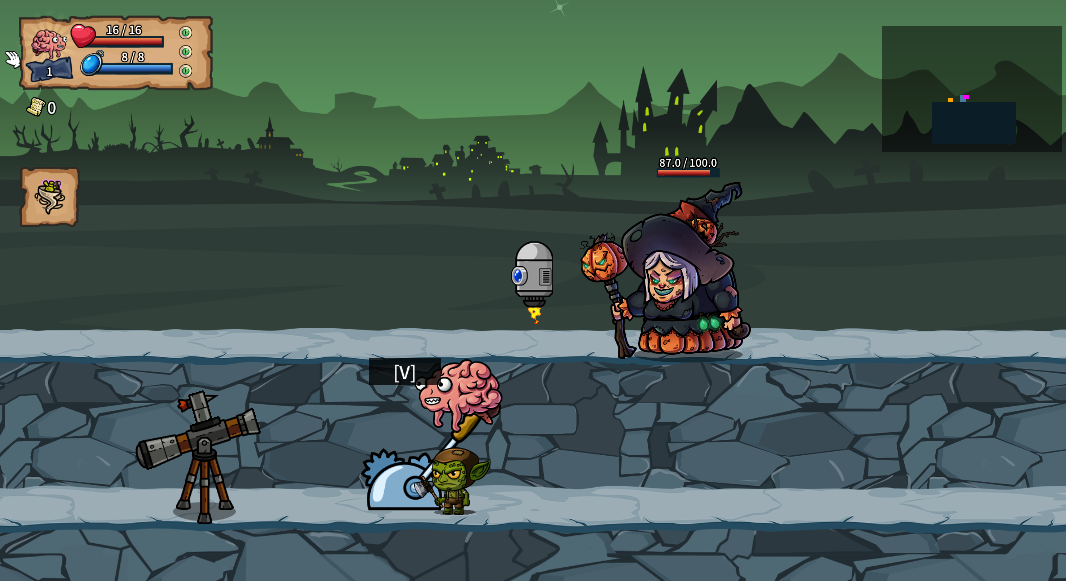The image size is (1066, 581).
Task: Activate the tornado ability icon
Action: 49,197
